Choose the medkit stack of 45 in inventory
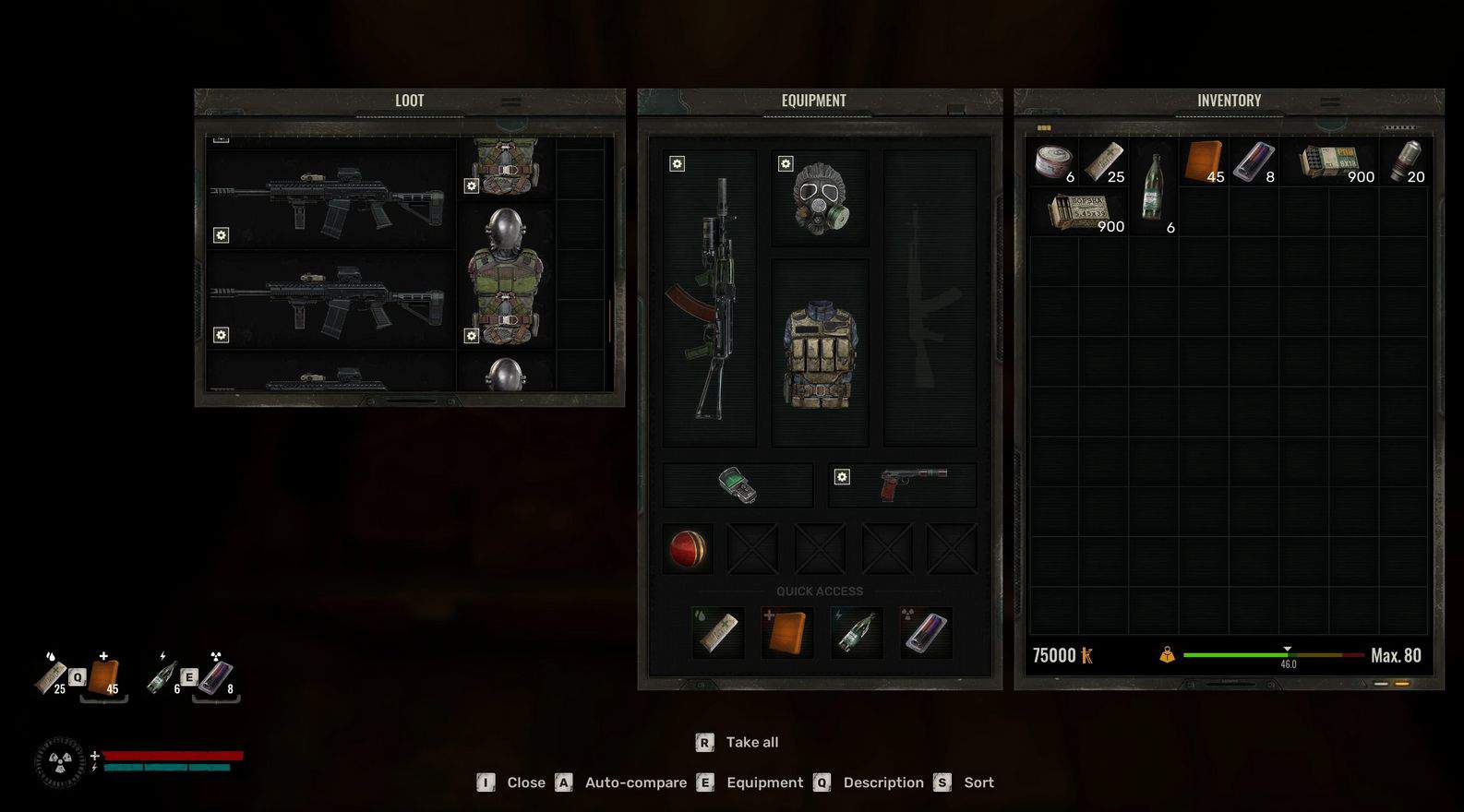1464x812 pixels. (1205, 163)
